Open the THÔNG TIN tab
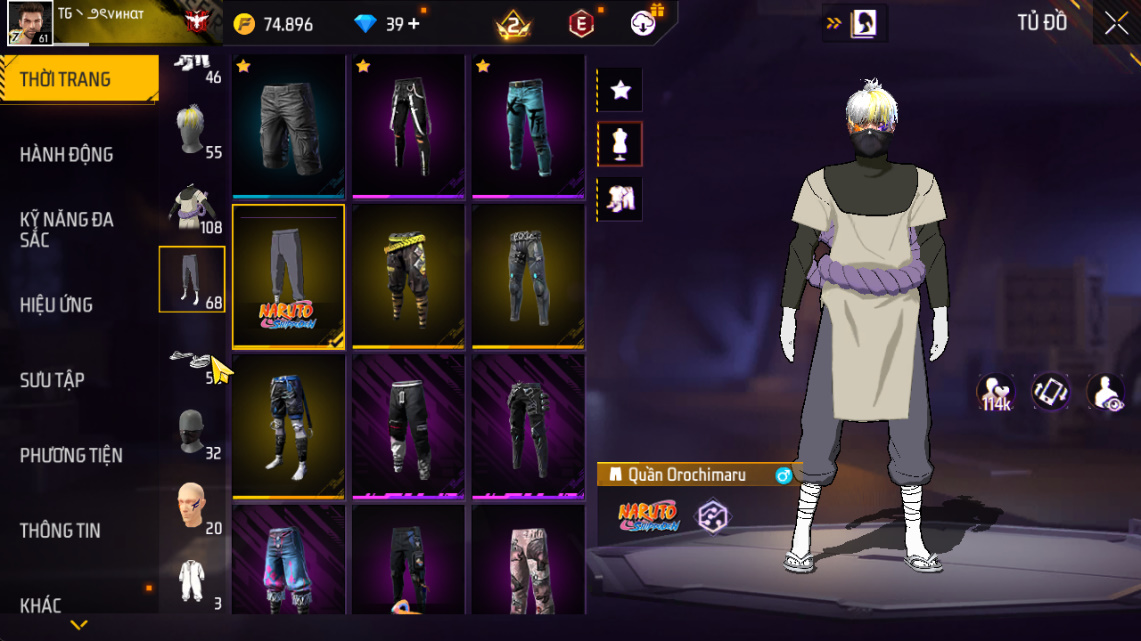The height and width of the screenshot is (641, 1141). pos(60,531)
